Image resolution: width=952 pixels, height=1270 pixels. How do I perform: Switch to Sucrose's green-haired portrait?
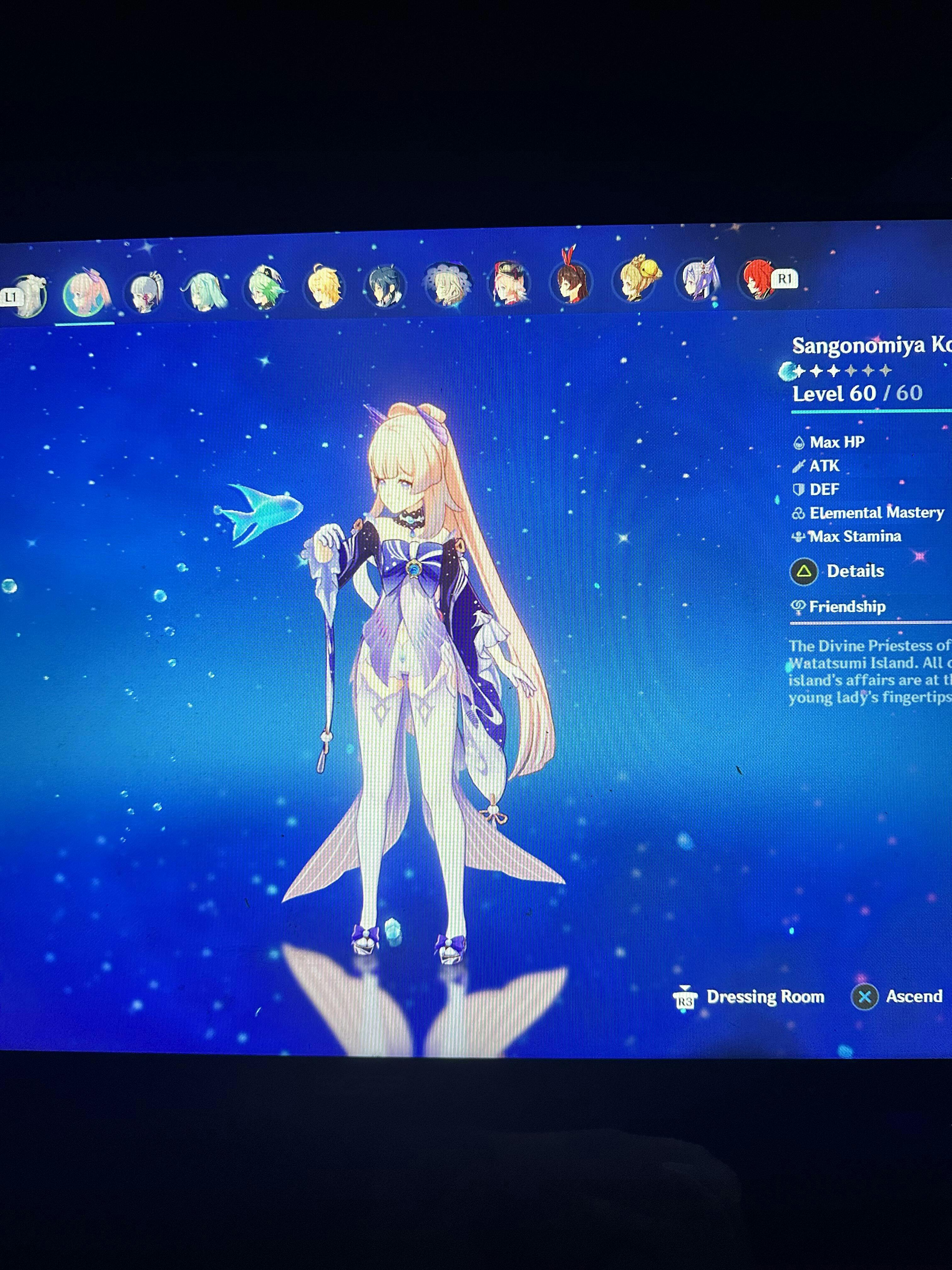click(x=264, y=288)
